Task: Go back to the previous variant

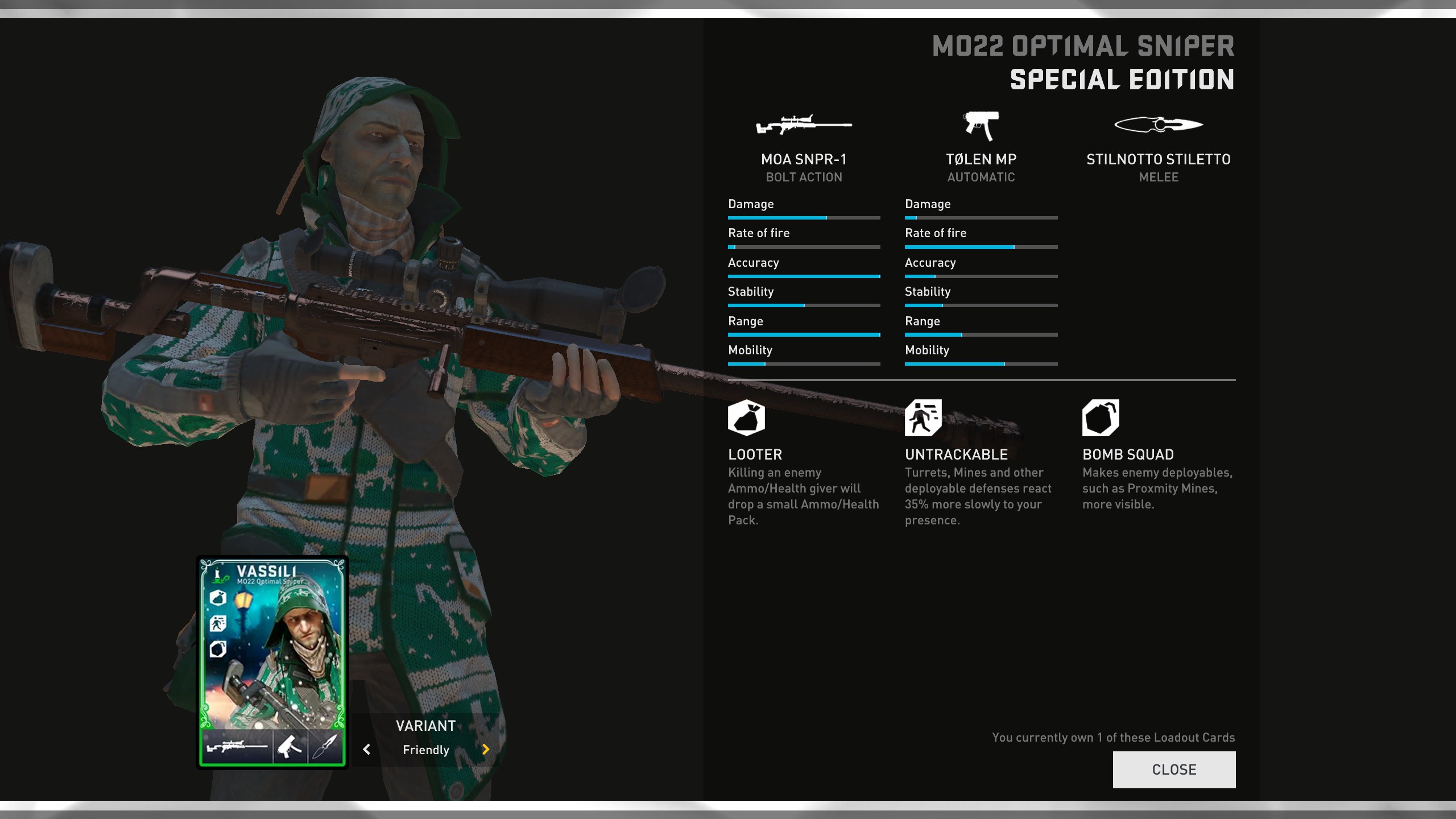Action: tap(367, 750)
